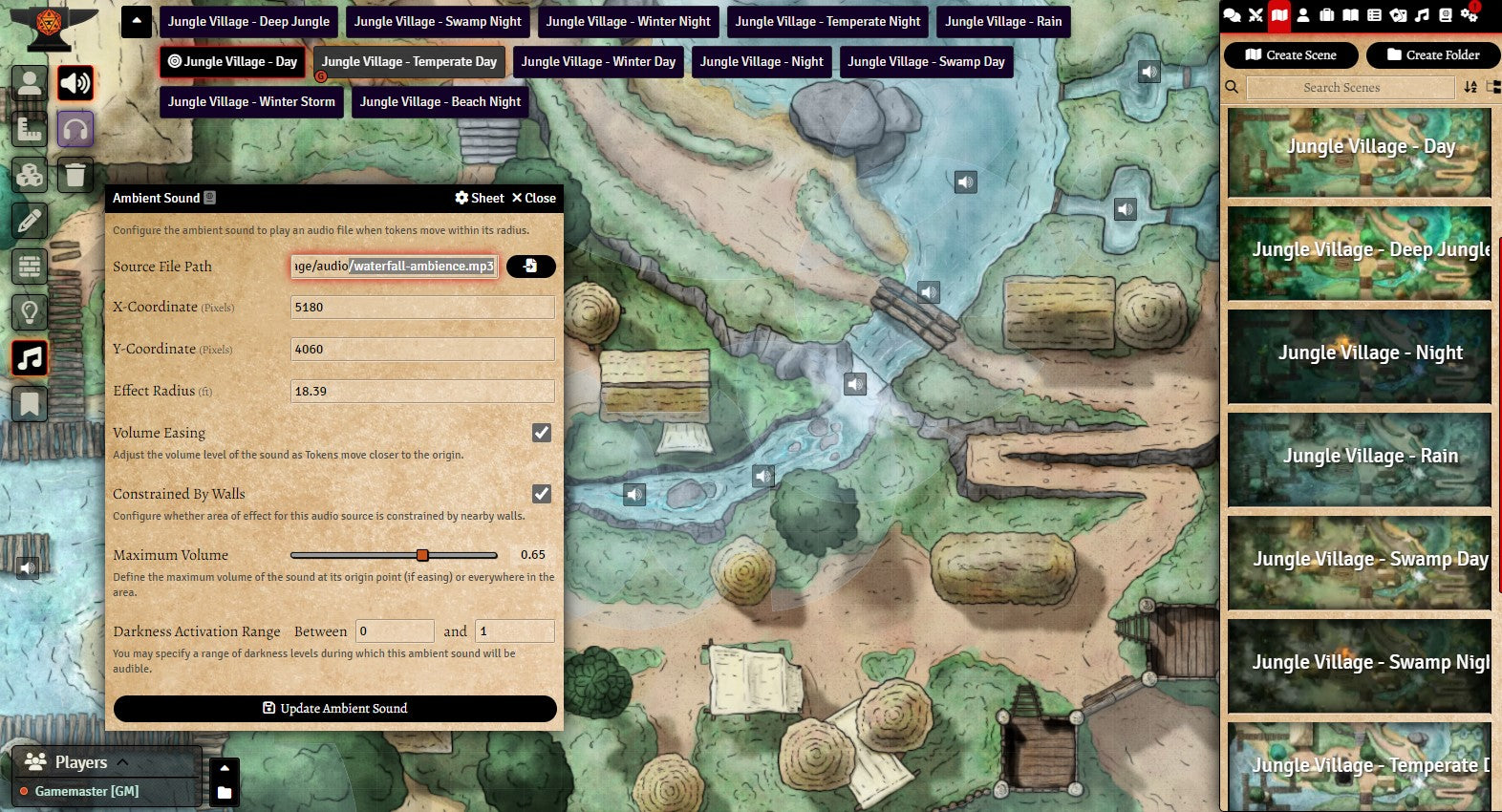Select the Ambient Sound music note tool

30,358
